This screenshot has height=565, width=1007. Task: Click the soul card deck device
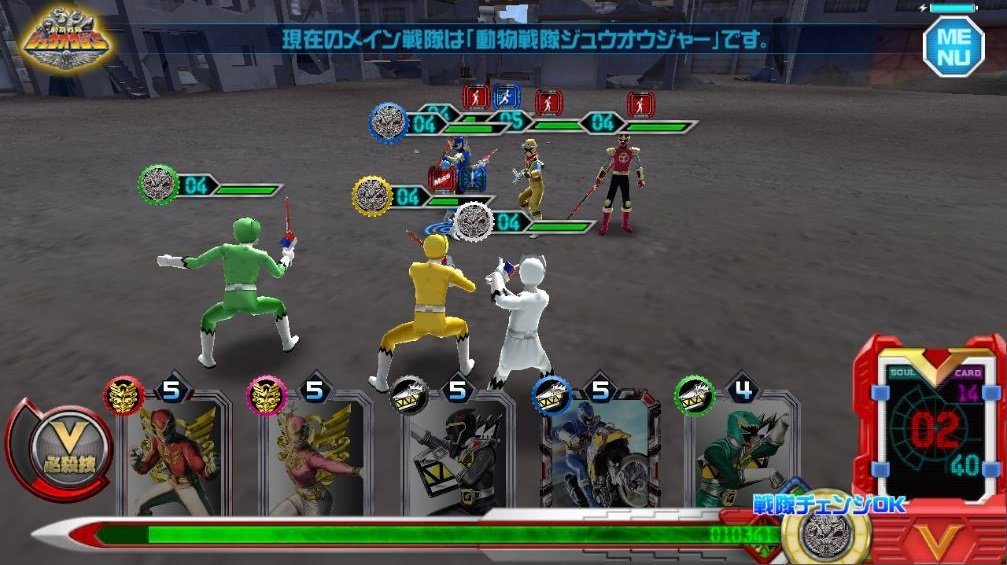point(929,425)
